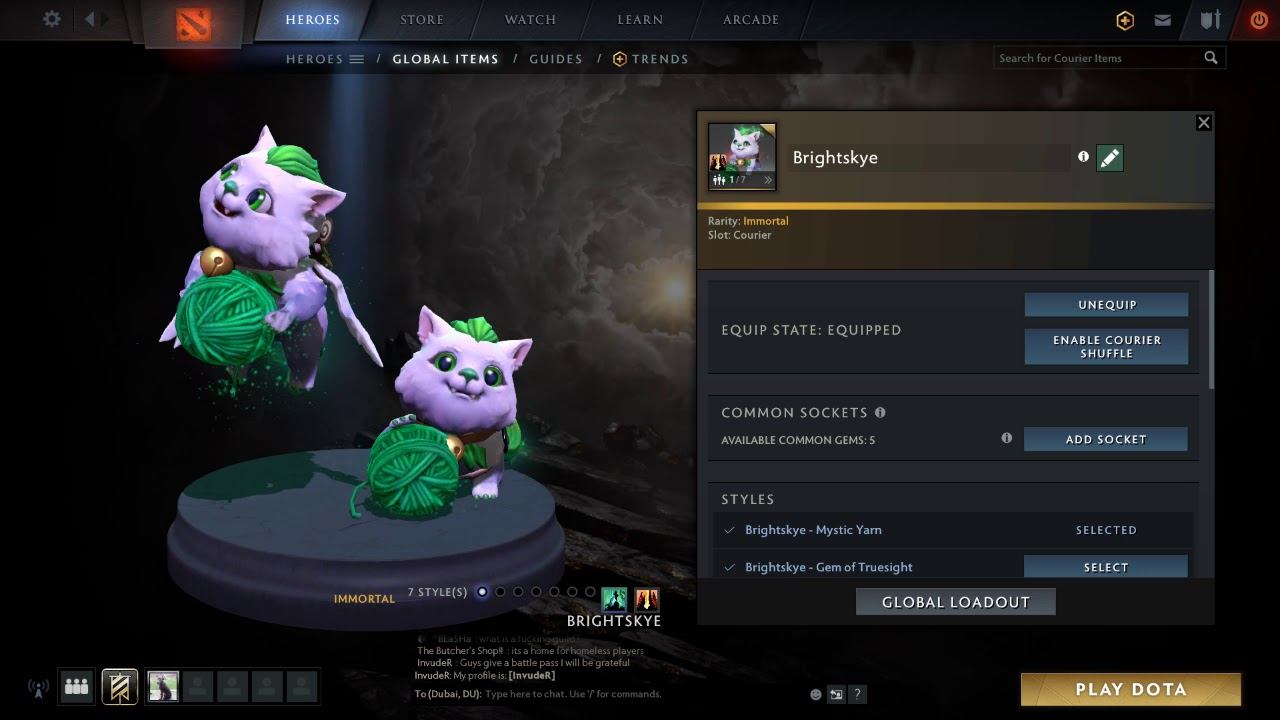Open the Heroes tab
This screenshot has height=720, width=1280.
[312, 19]
